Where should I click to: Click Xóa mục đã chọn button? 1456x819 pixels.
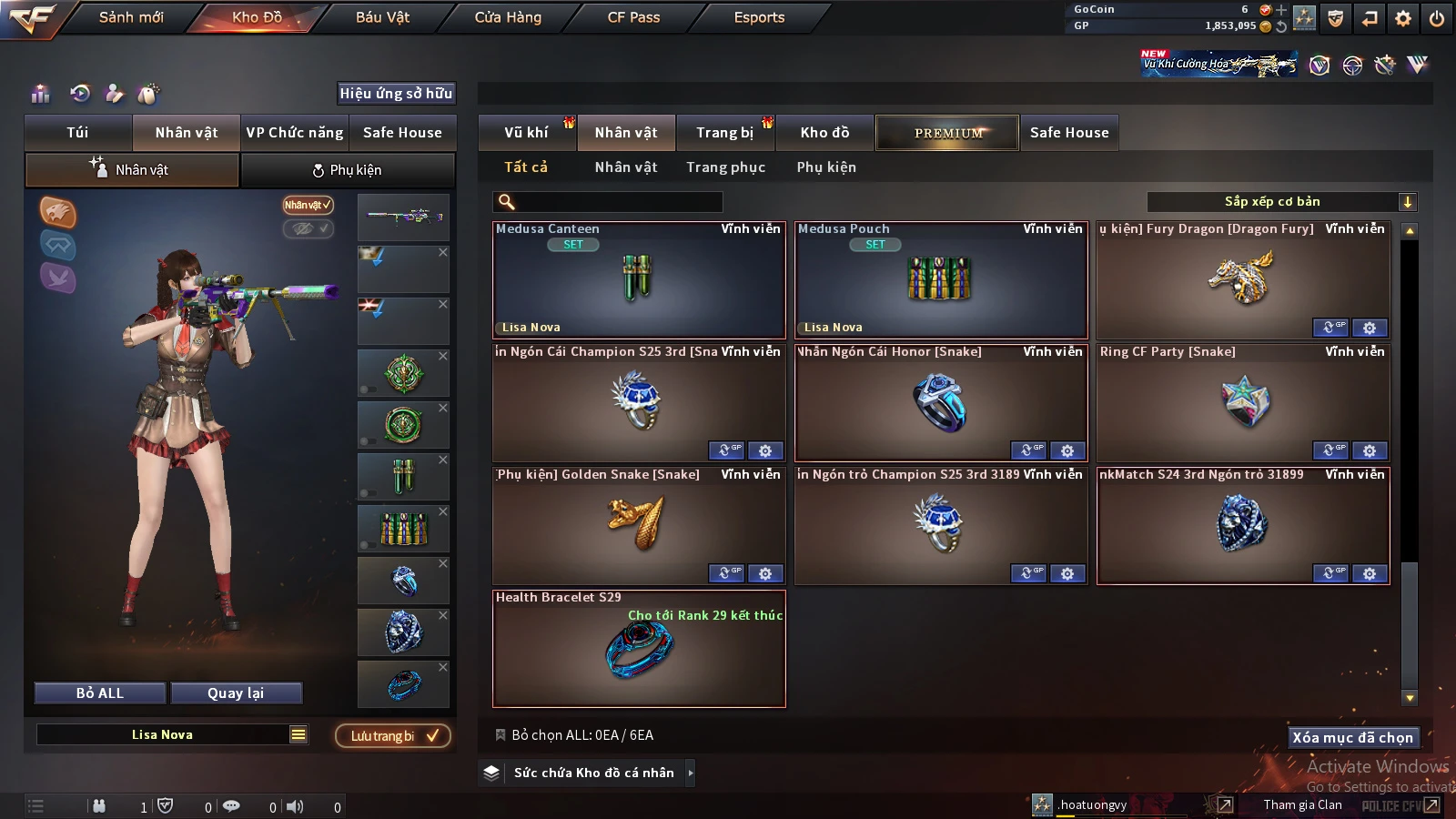(1352, 737)
